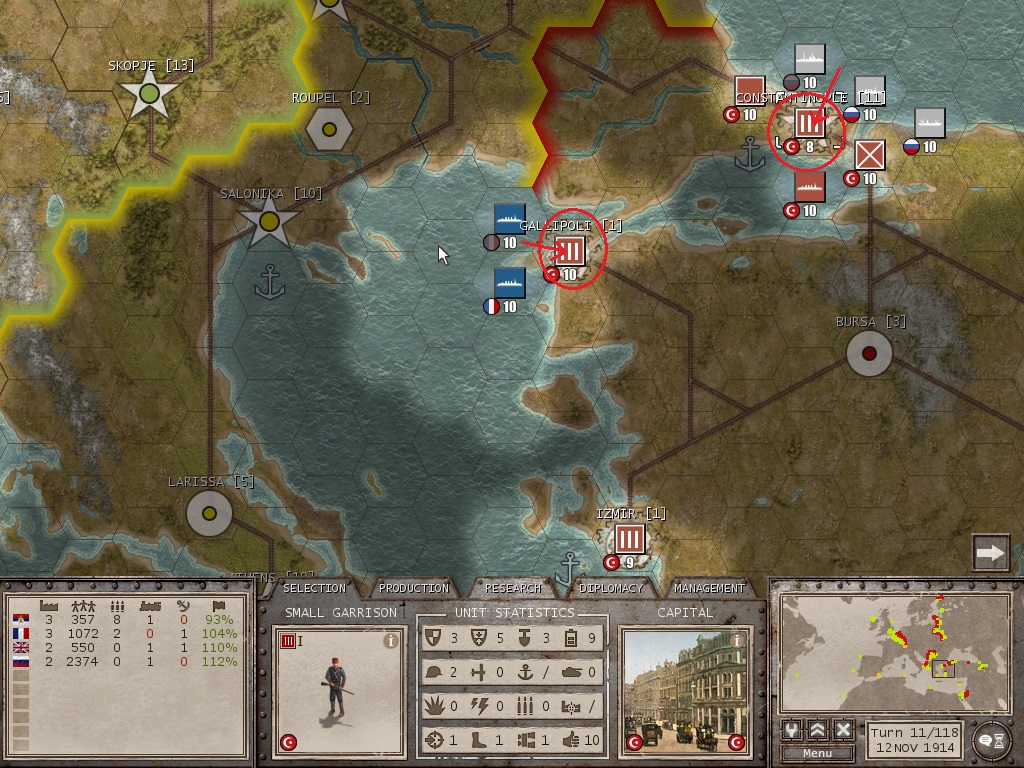Select the Gallipoli garrison unit
This screenshot has width=1024, height=768.
point(569,250)
